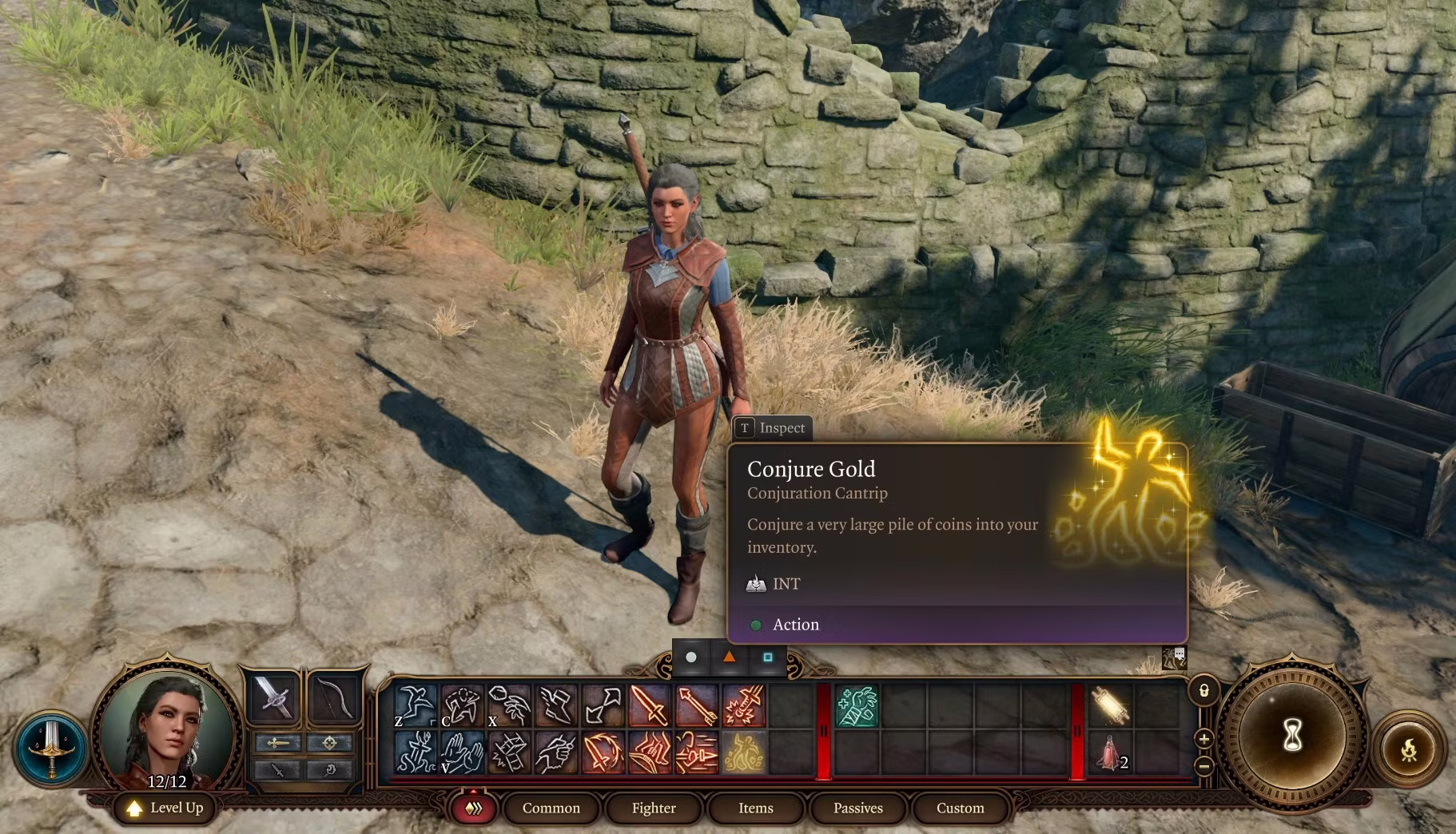Switch to the Common hotbar tab

pos(551,808)
